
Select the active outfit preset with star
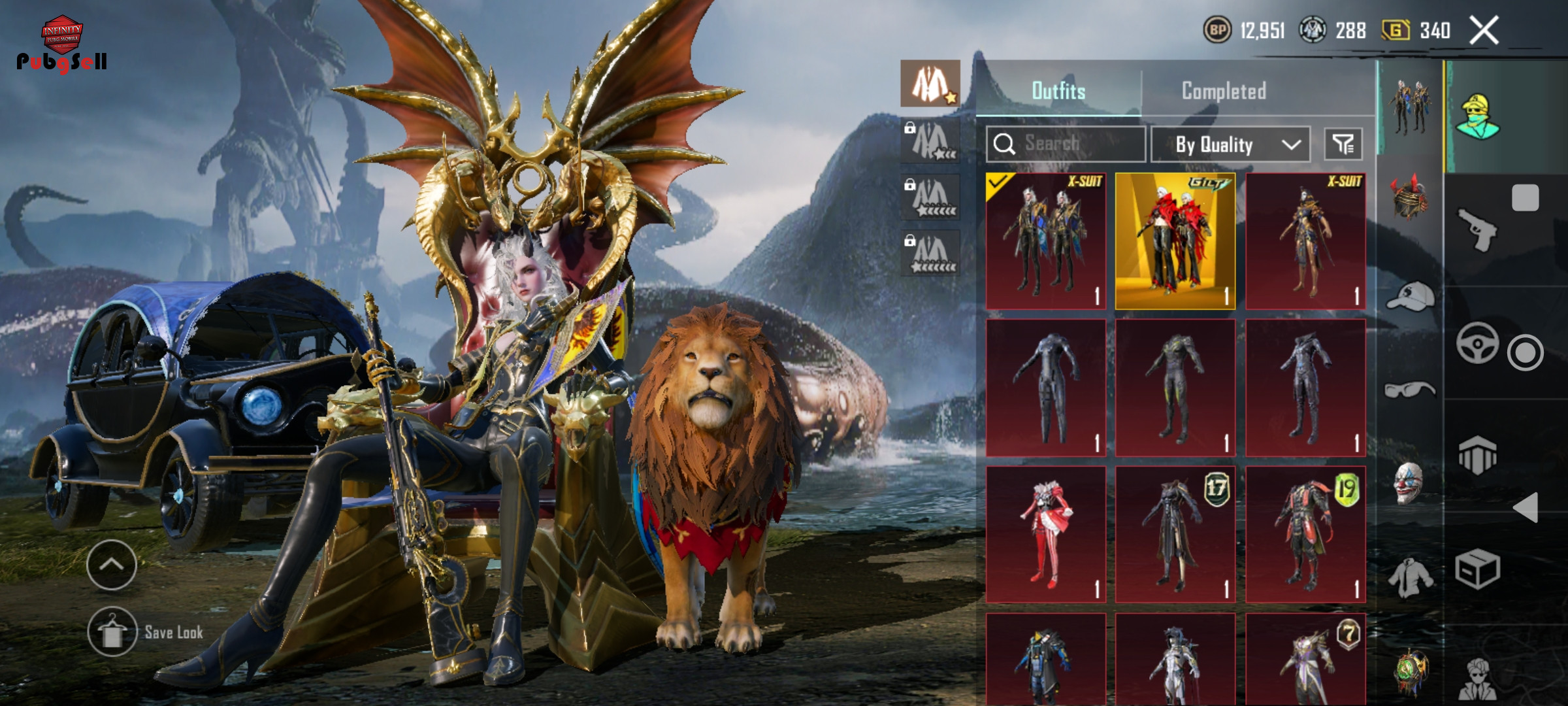coord(930,84)
